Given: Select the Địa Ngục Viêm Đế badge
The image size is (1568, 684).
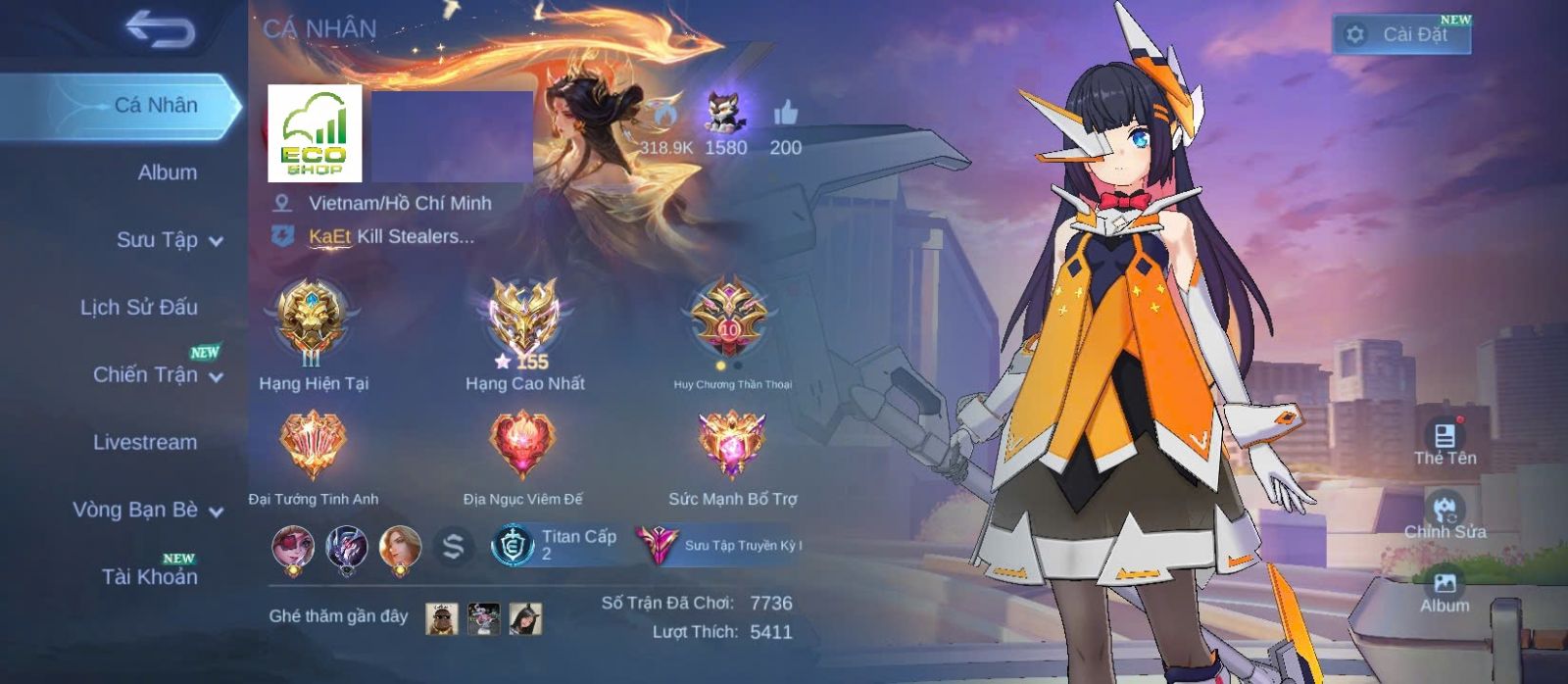Looking at the screenshot, I should coord(522,446).
